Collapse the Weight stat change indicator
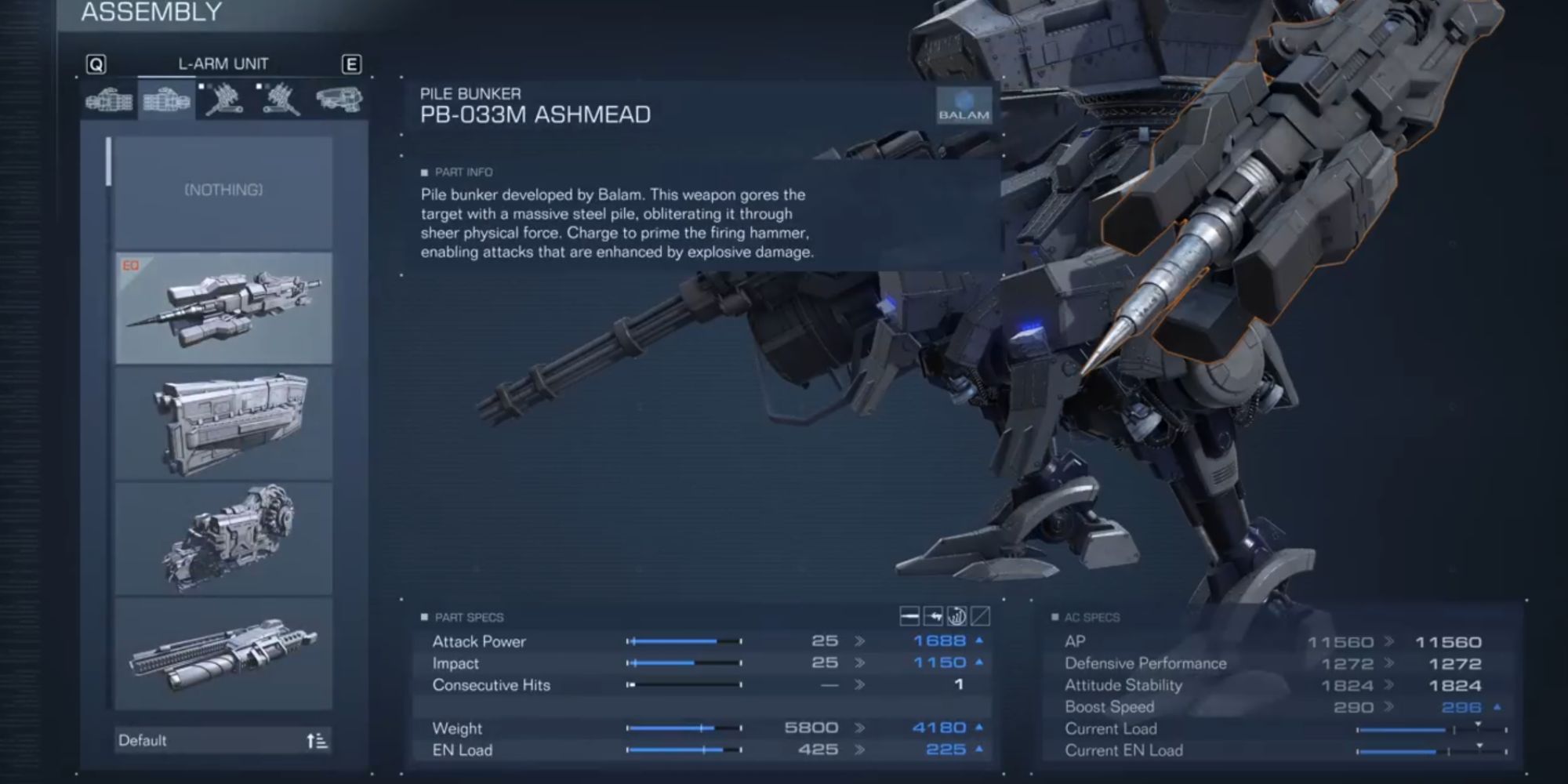Image resolution: width=1568 pixels, height=784 pixels. (x=978, y=728)
